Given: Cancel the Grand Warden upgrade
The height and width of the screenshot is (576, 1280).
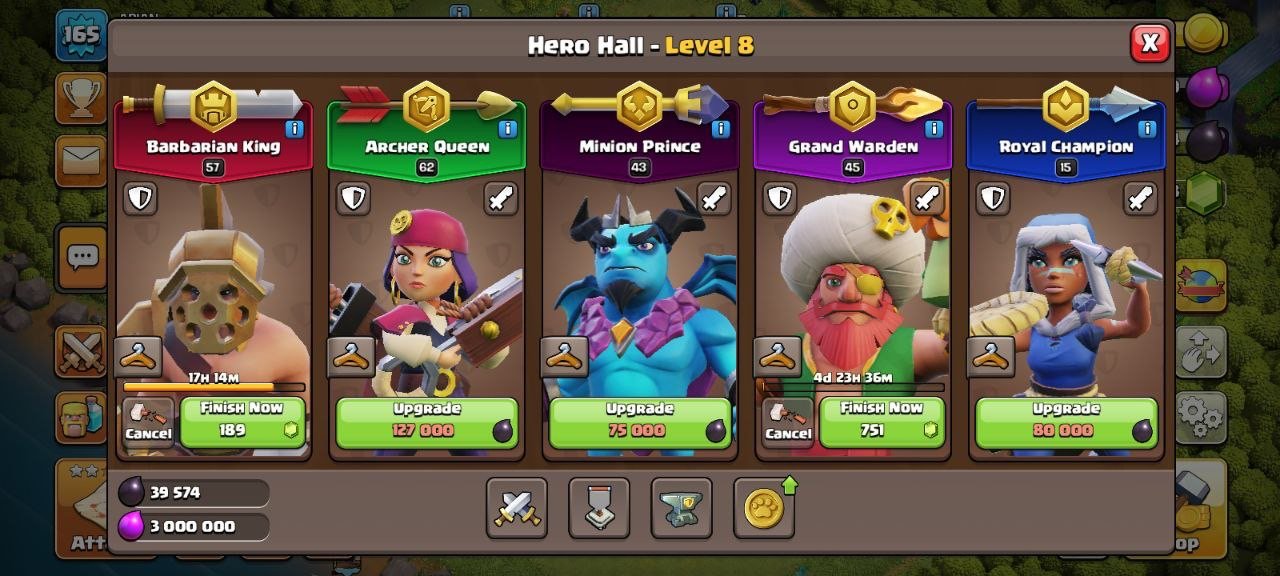Looking at the screenshot, I should (787, 422).
